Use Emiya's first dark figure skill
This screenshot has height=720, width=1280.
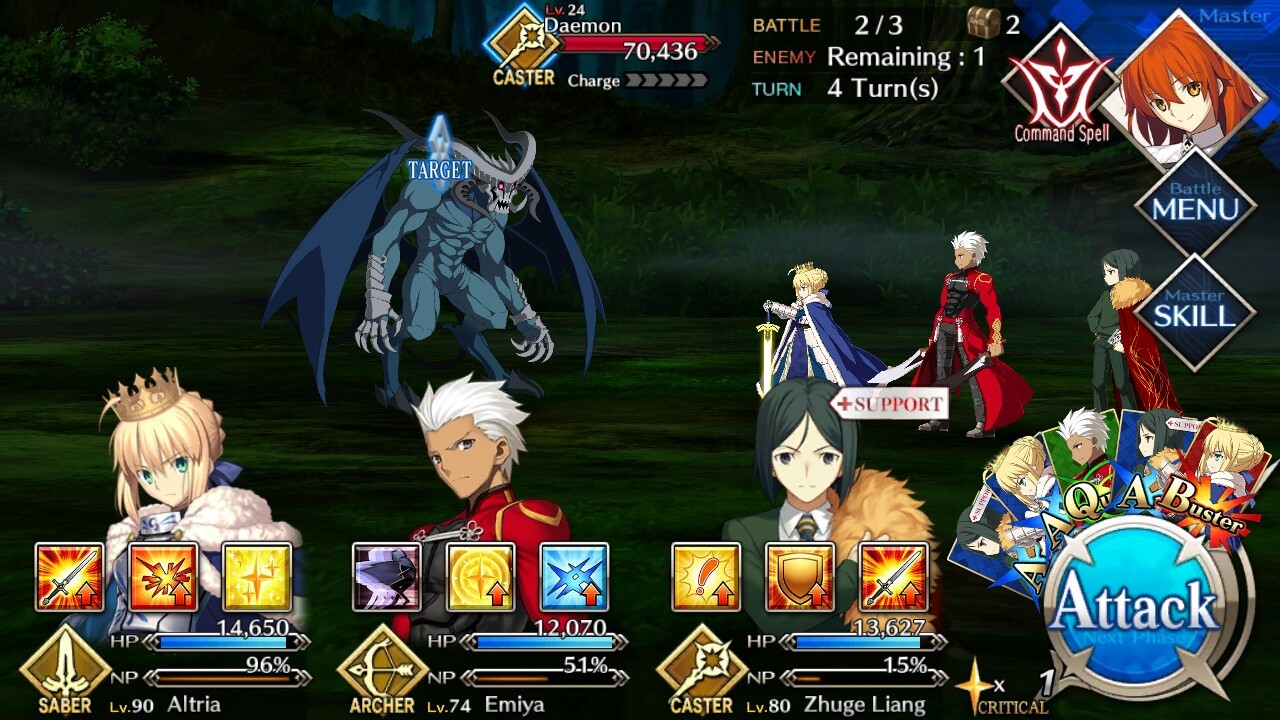click(387, 577)
